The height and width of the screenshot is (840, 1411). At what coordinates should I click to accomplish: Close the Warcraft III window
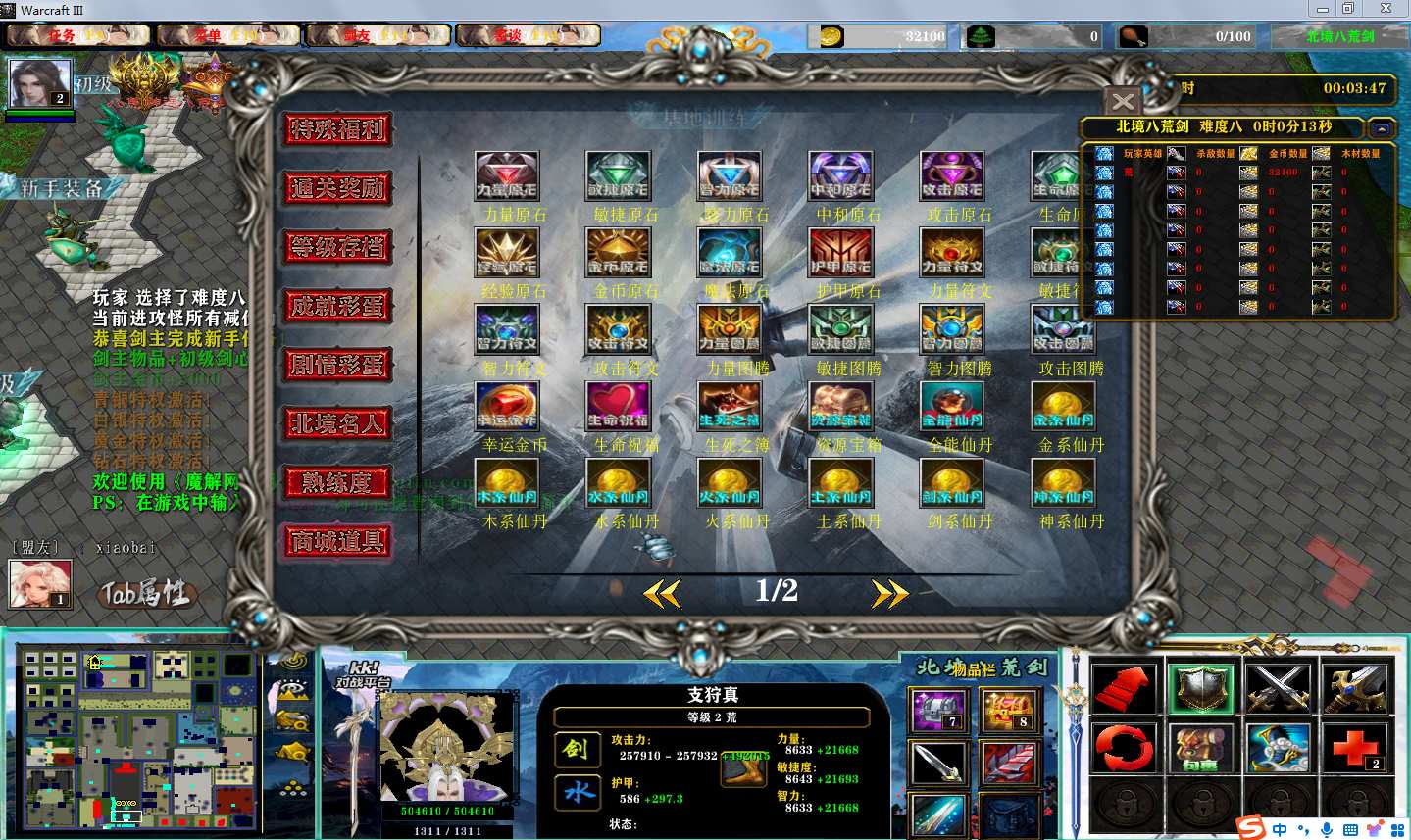point(1386,9)
